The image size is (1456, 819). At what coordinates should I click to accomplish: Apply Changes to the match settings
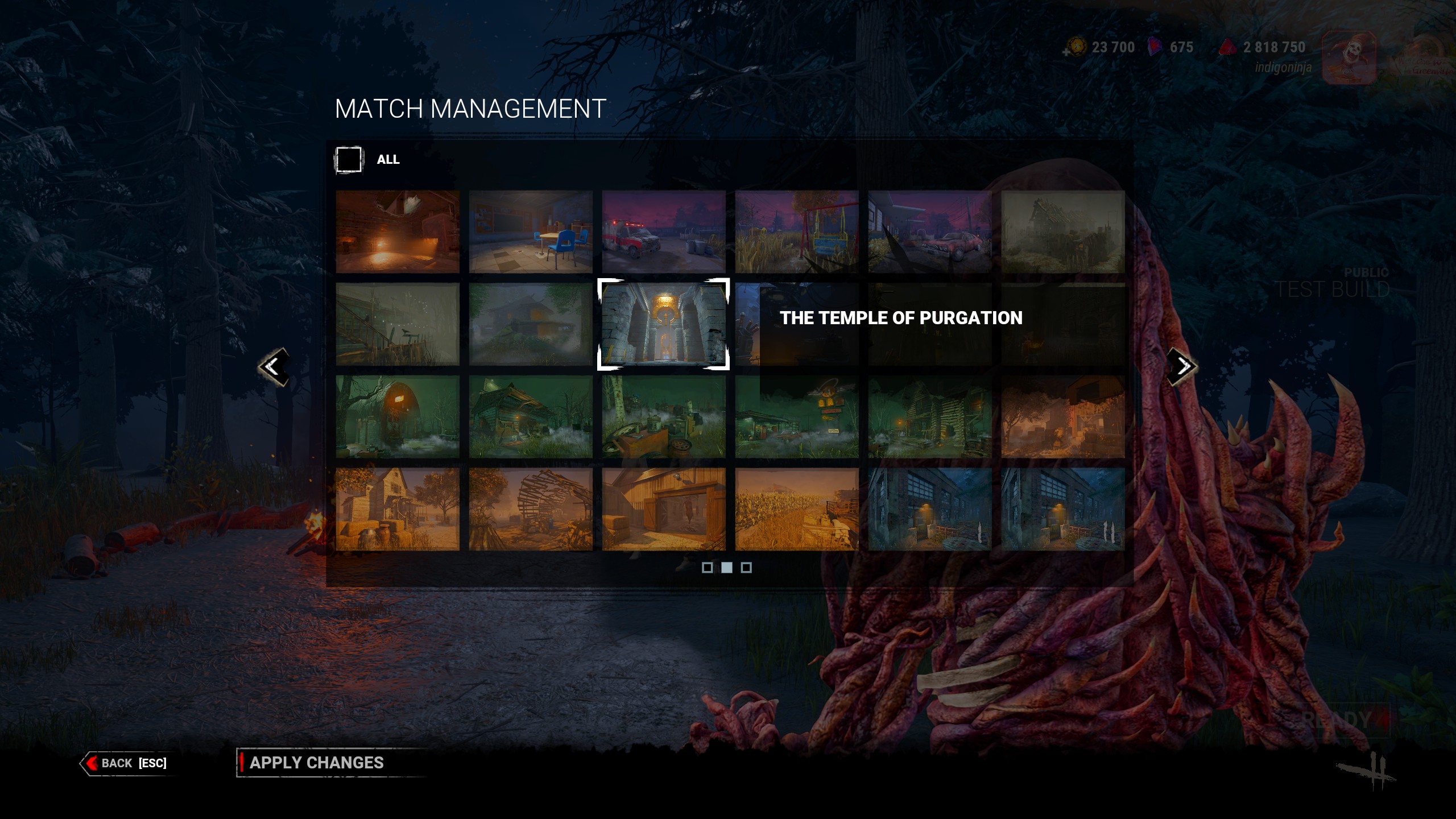pyautogui.click(x=316, y=763)
